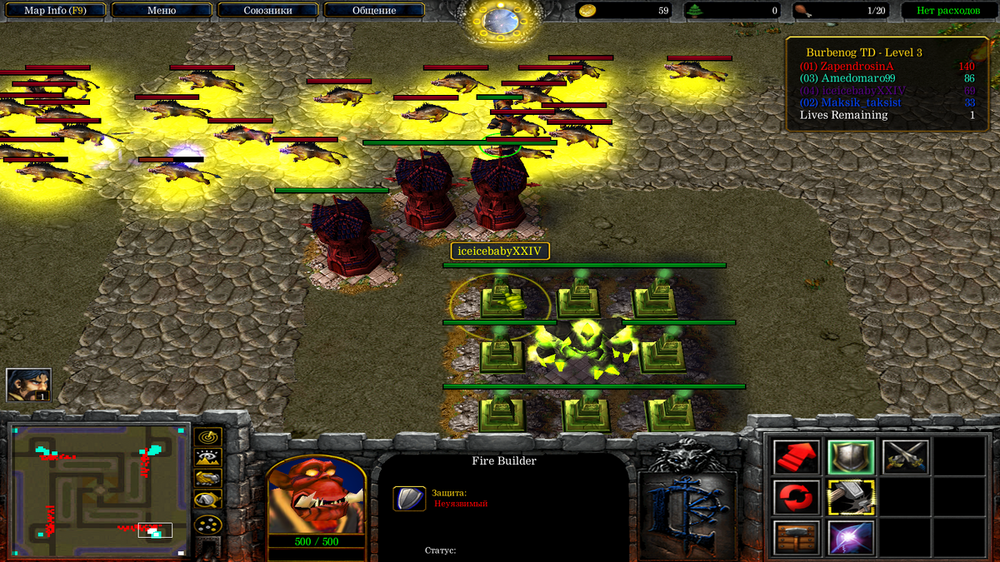The width and height of the screenshot is (1000, 562).
Task: Select the shield hold-position command
Action: point(850,457)
